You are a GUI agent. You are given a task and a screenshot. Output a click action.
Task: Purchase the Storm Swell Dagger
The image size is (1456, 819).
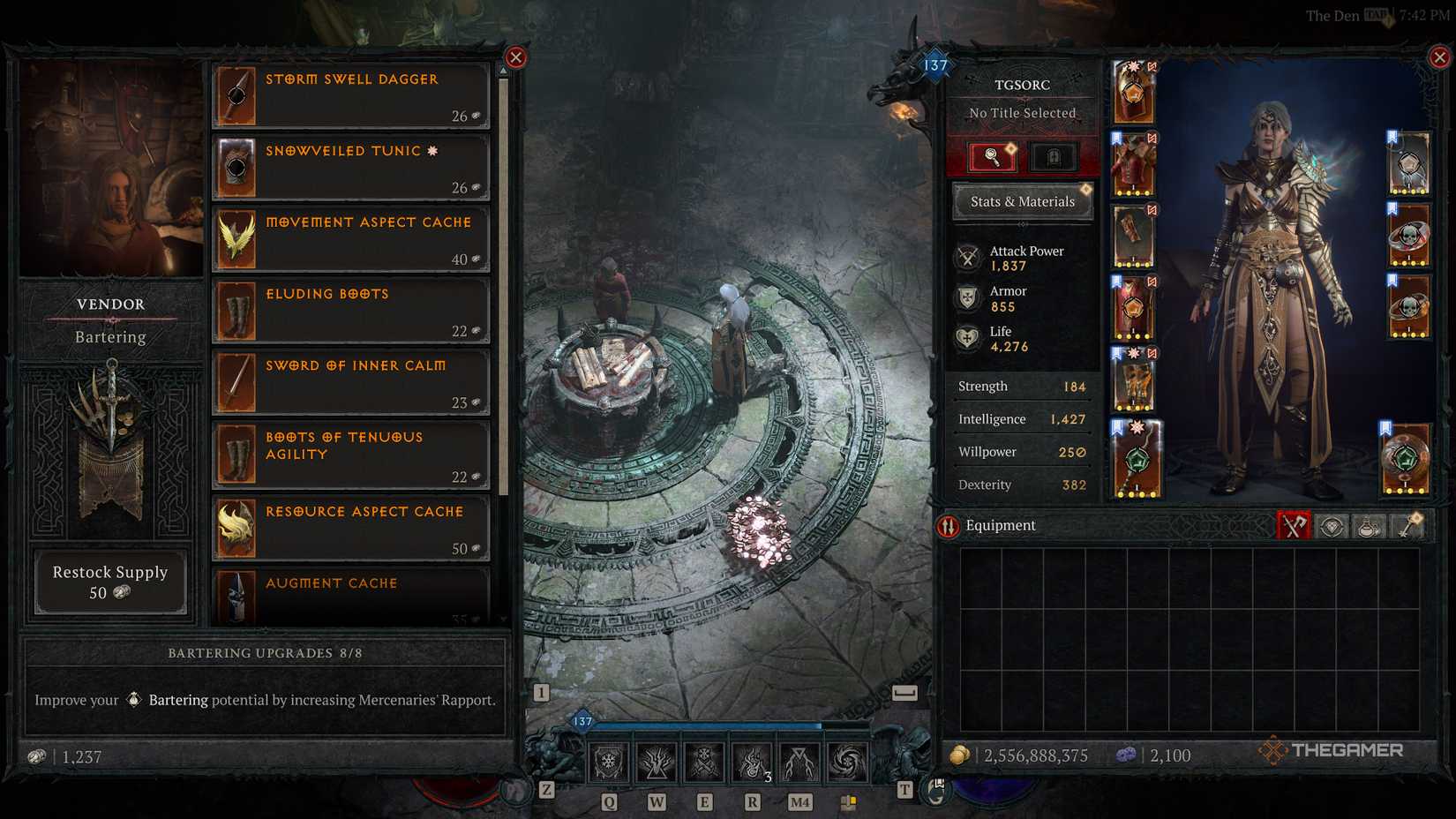coord(349,96)
